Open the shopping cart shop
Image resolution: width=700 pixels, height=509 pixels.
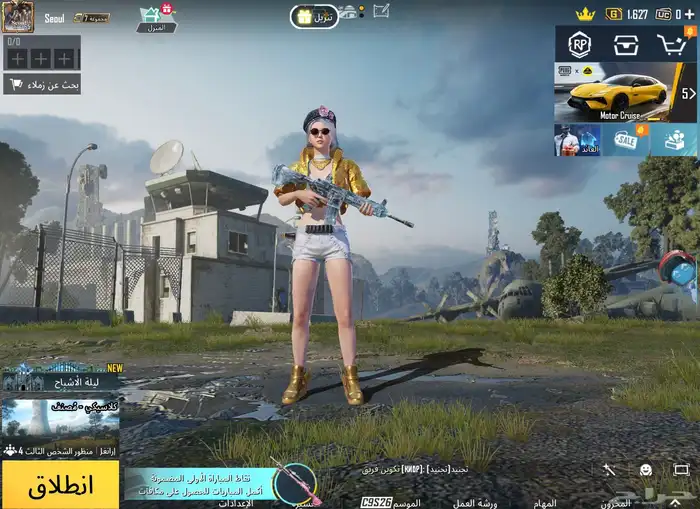(x=671, y=44)
